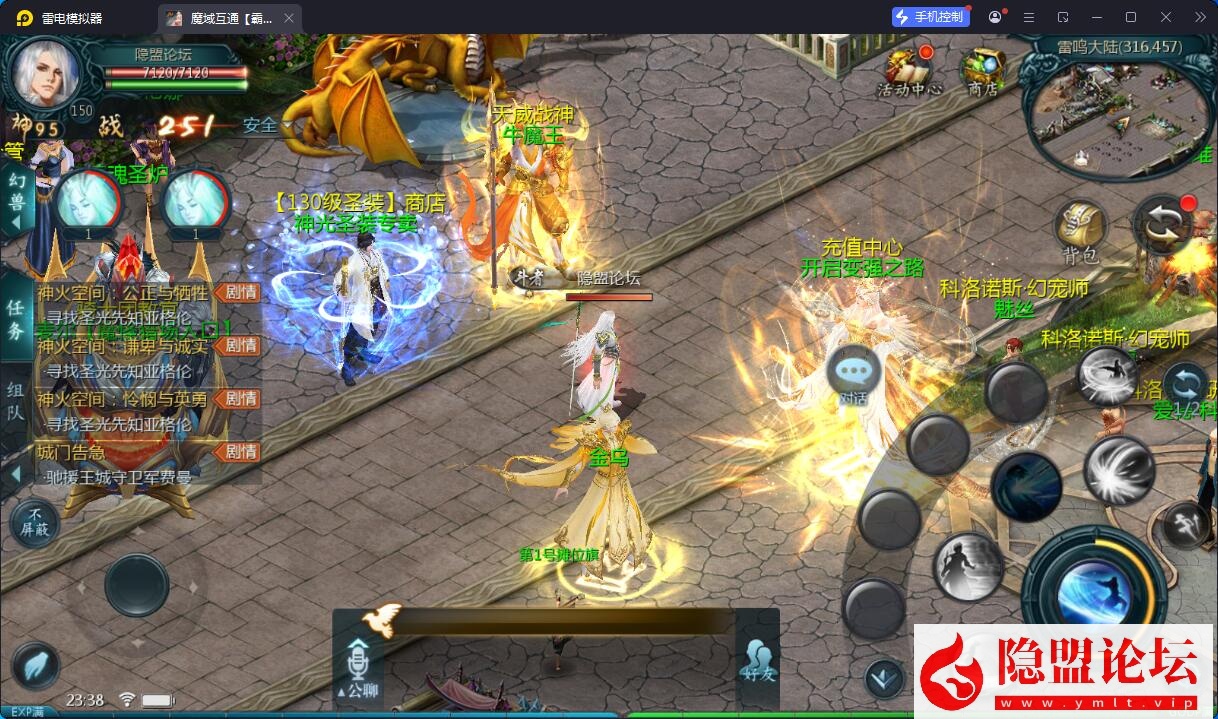Open the 商店 shop icon
This screenshot has width=1218, height=719.
click(982, 70)
